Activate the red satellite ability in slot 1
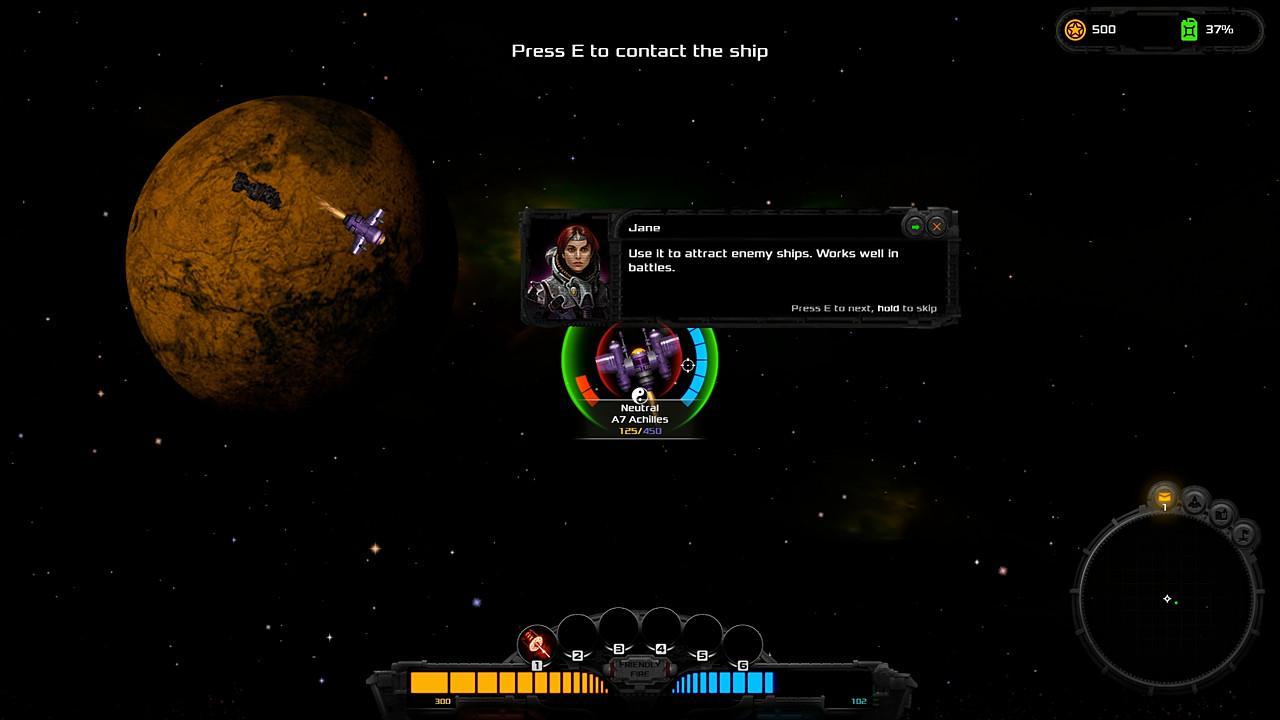The image size is (1280, 720). [x=537, y=643]
